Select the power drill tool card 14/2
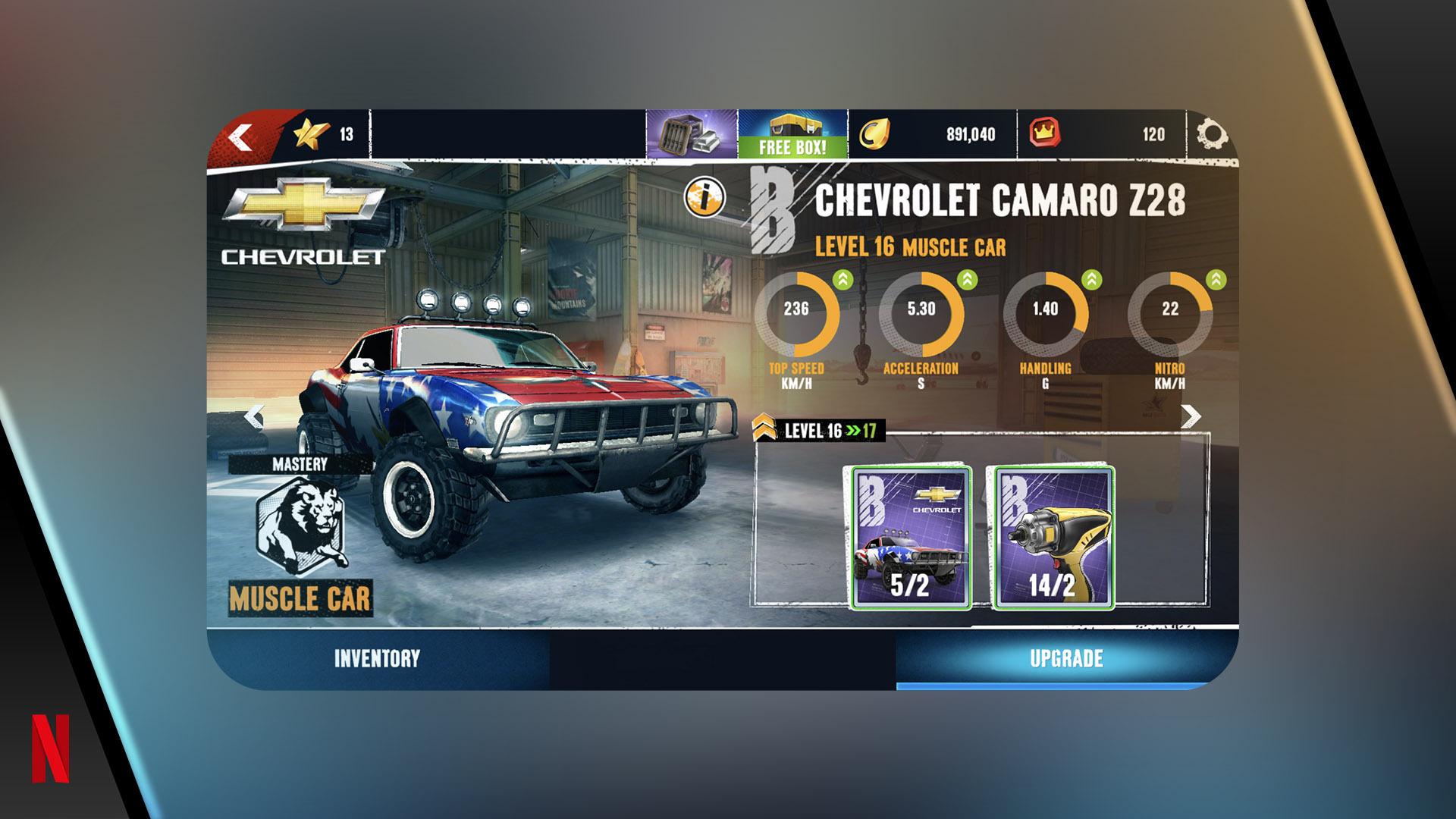The image size is (1456, 819). (1053, 538)
